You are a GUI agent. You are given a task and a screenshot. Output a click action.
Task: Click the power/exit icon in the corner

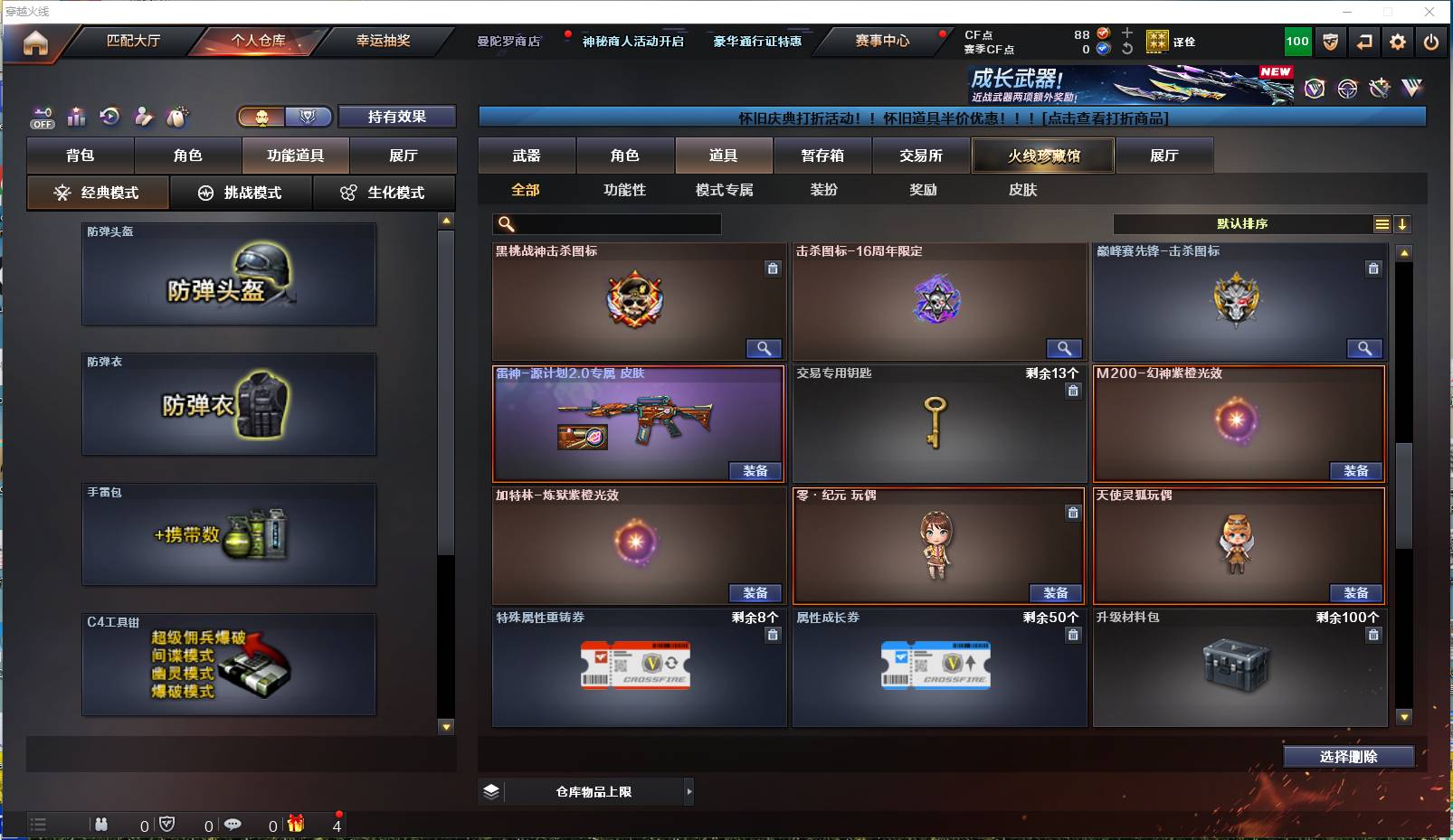tap(1430, 42)
